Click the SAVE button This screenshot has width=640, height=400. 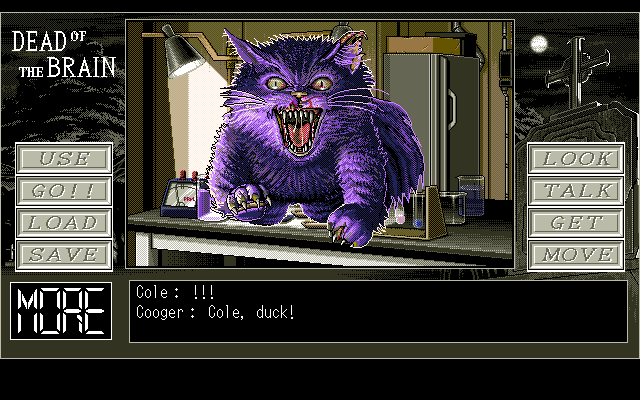[62, 254]
